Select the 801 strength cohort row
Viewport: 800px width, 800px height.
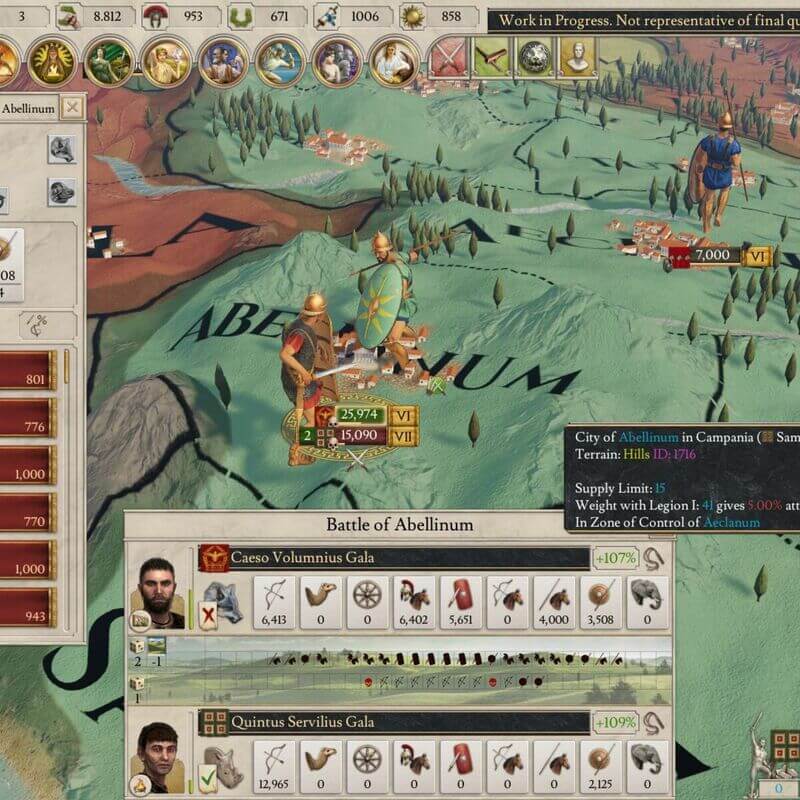28,379
